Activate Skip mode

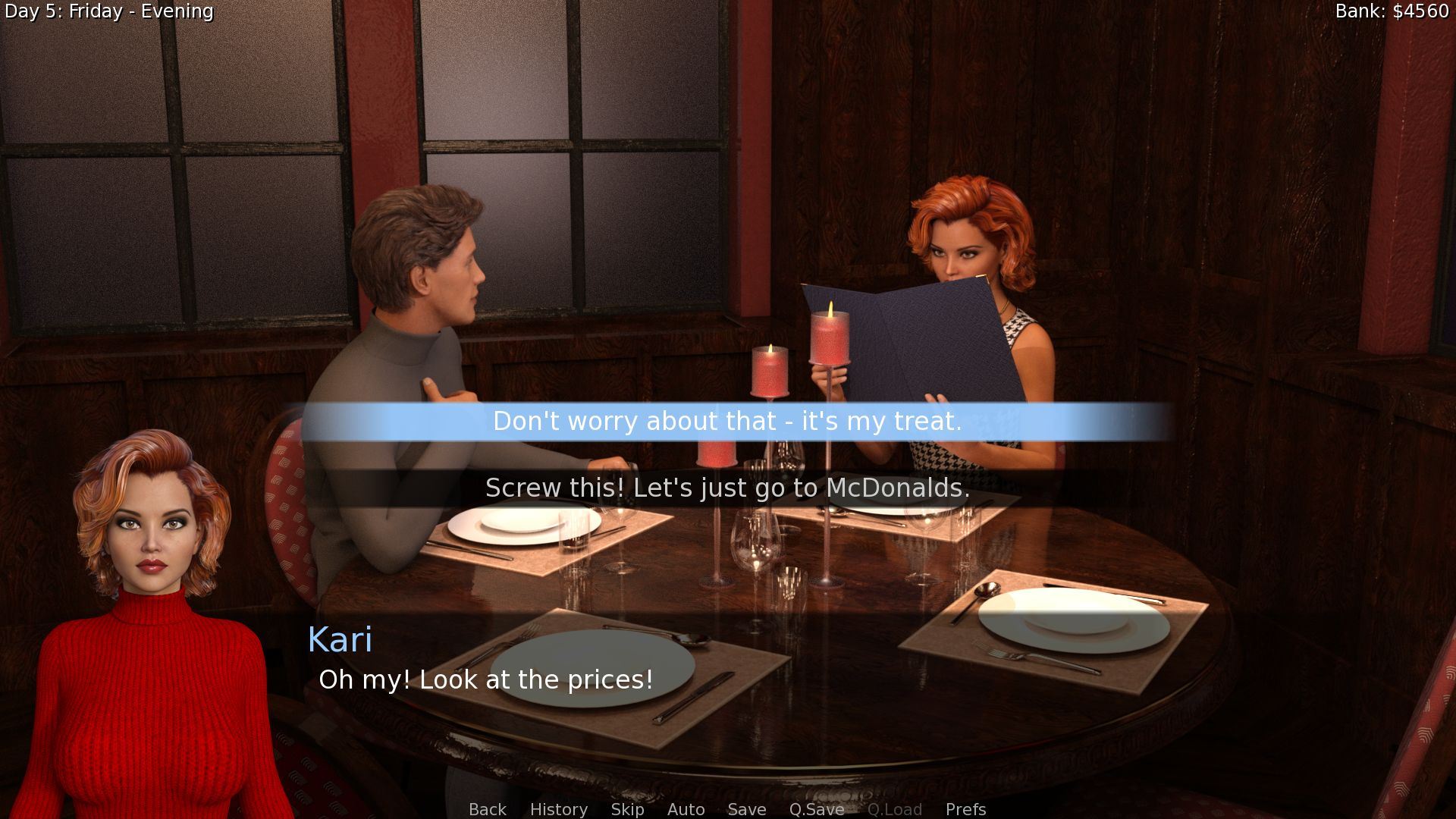627,809
